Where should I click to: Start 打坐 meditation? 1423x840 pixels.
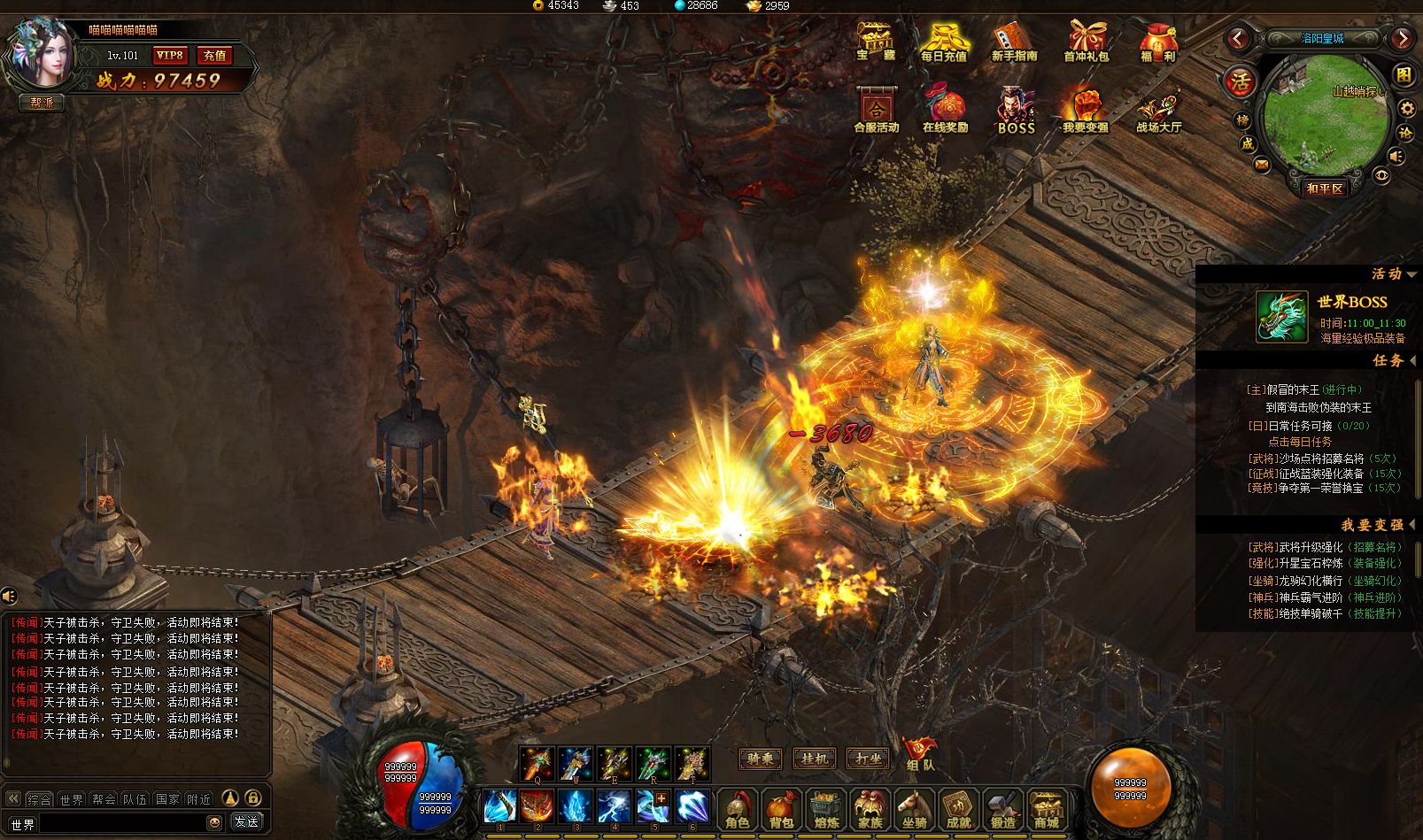868,759
